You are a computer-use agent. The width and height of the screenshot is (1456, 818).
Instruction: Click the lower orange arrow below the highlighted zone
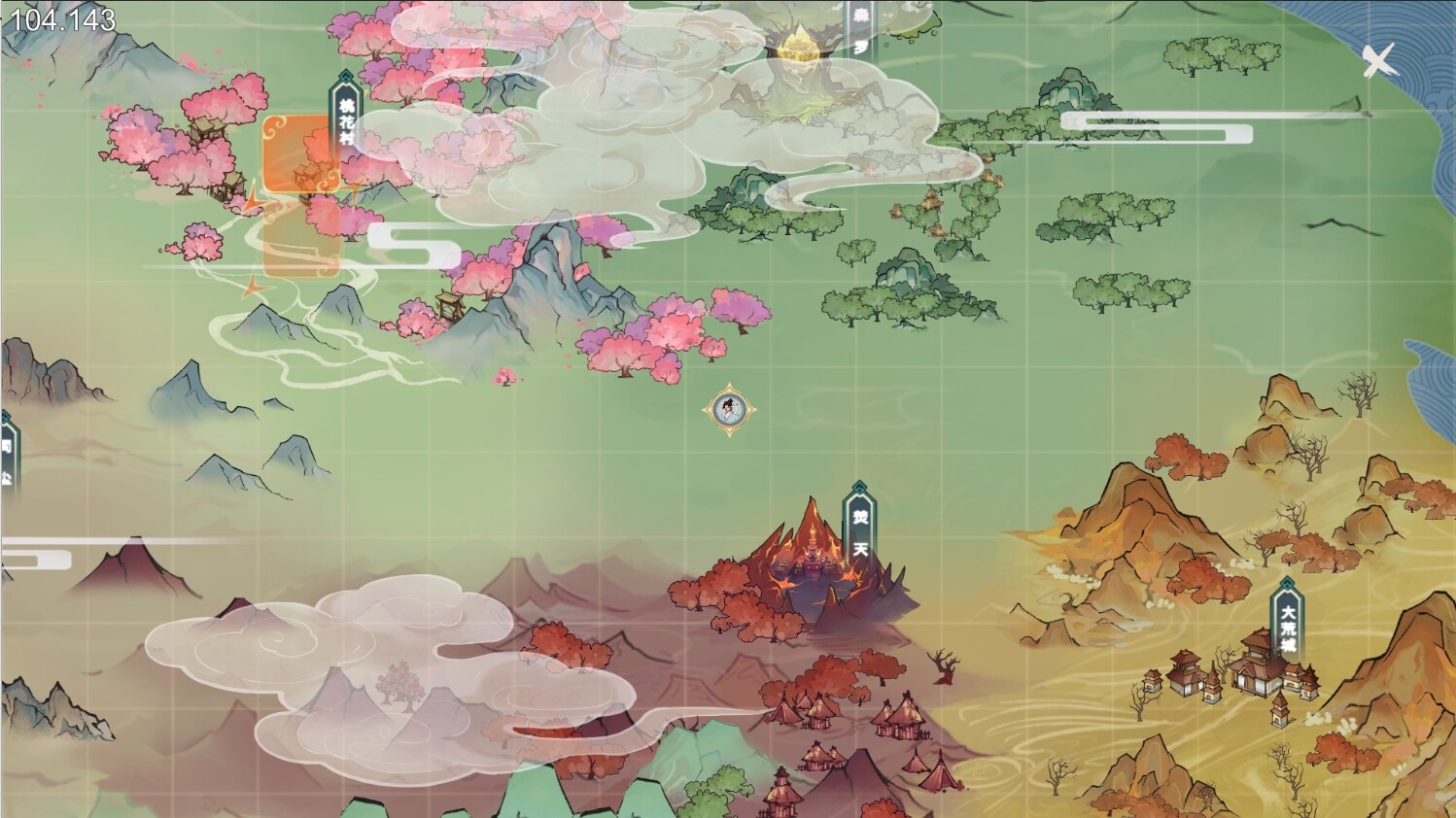[255, 289]
